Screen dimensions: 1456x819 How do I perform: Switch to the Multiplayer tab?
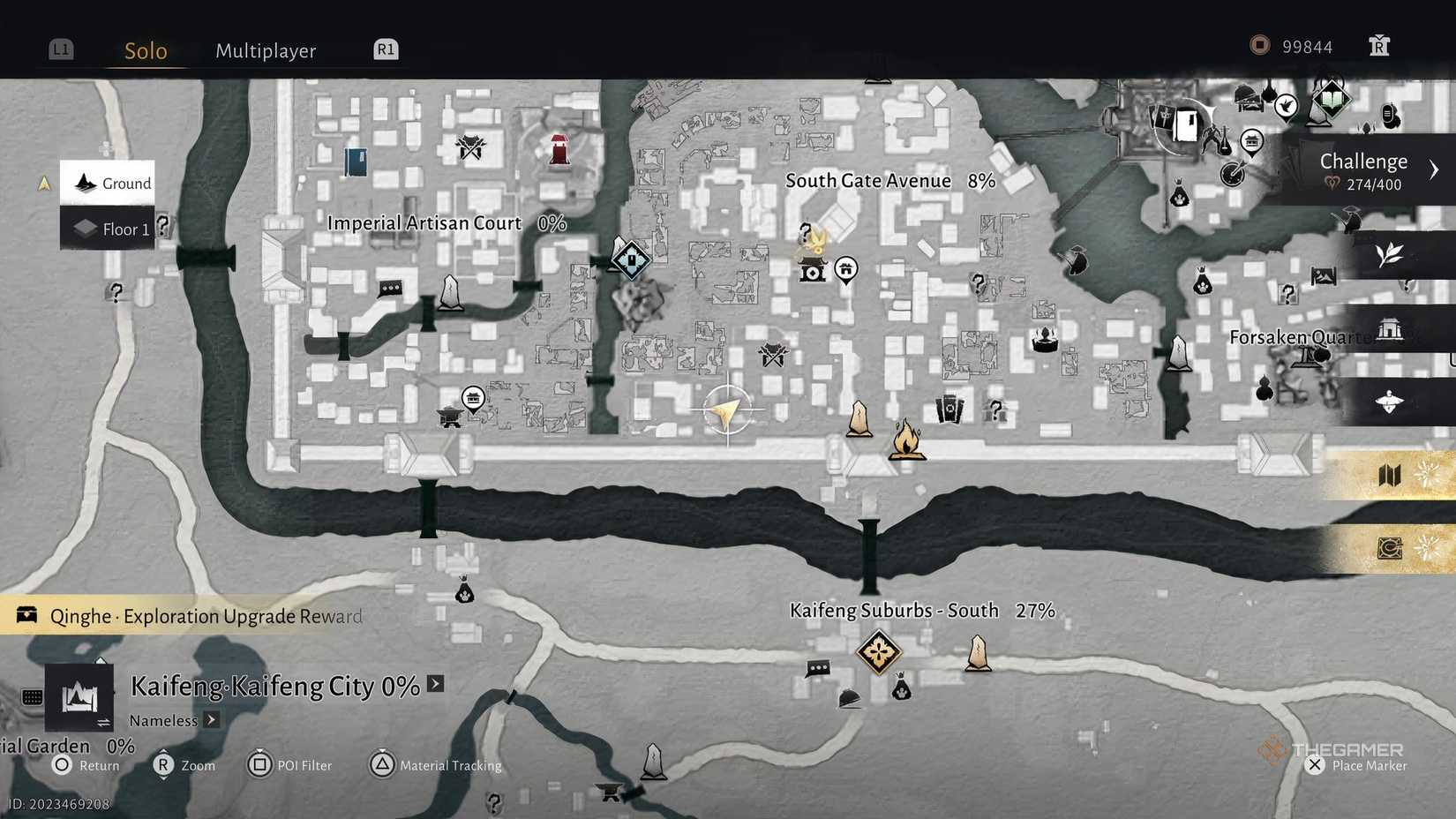tap(264, 50)
